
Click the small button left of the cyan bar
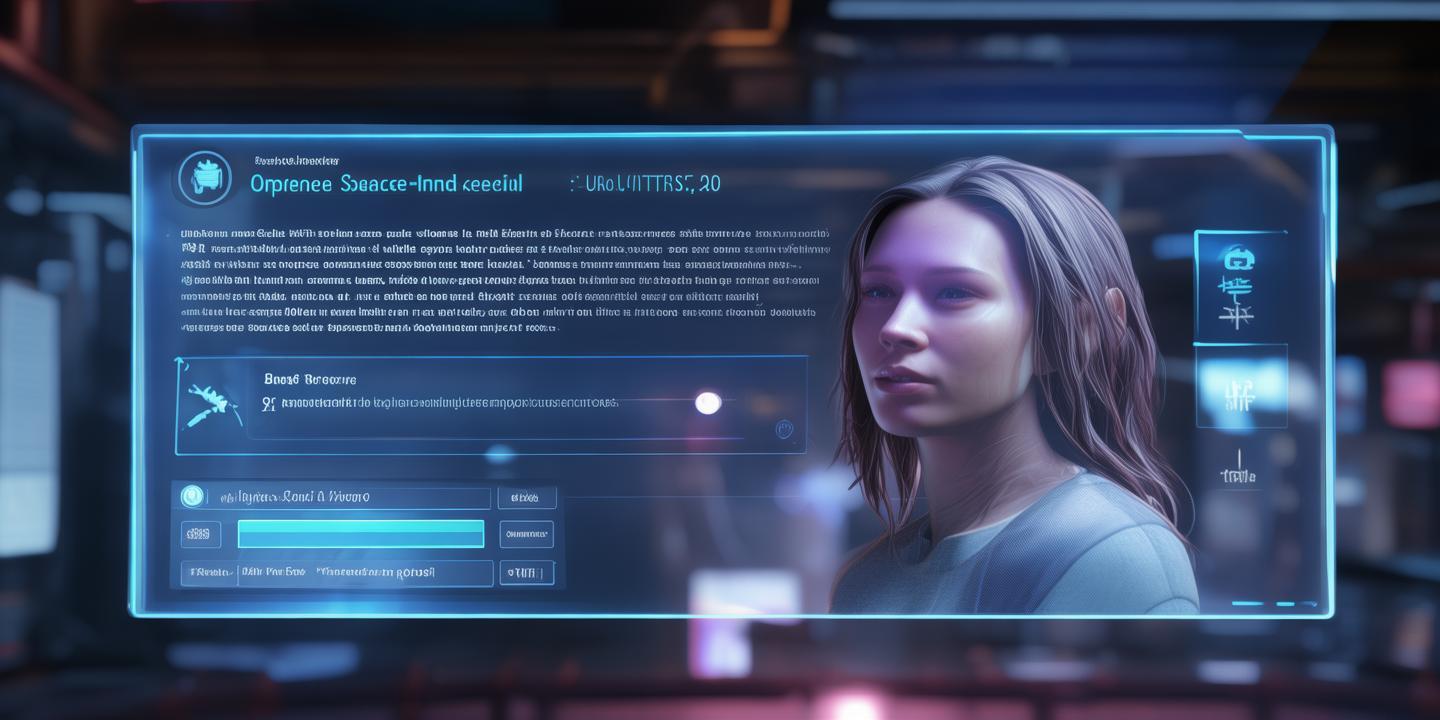201,534
